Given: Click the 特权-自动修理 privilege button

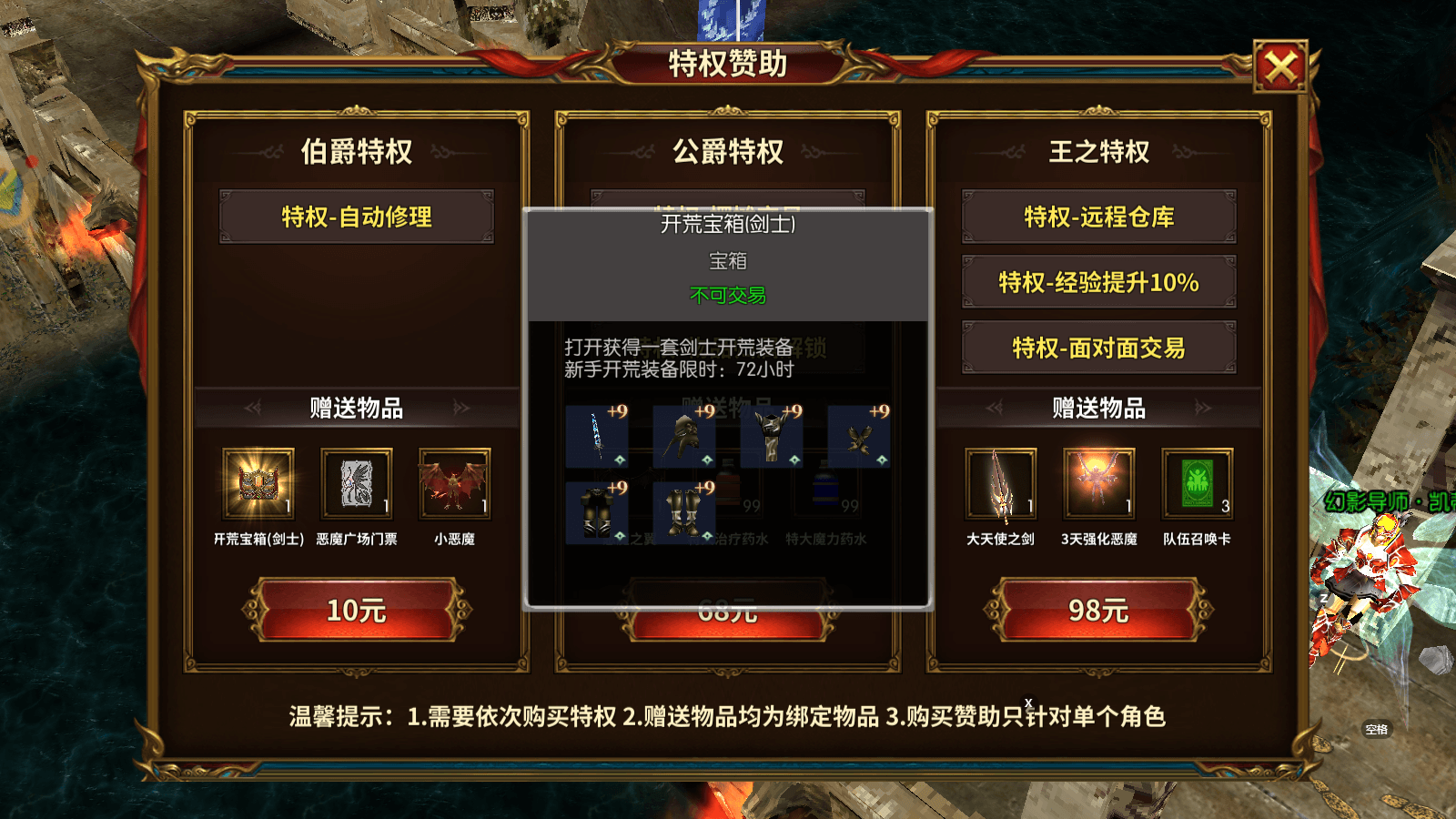Looking at the screenshot, I should [357, 217].
